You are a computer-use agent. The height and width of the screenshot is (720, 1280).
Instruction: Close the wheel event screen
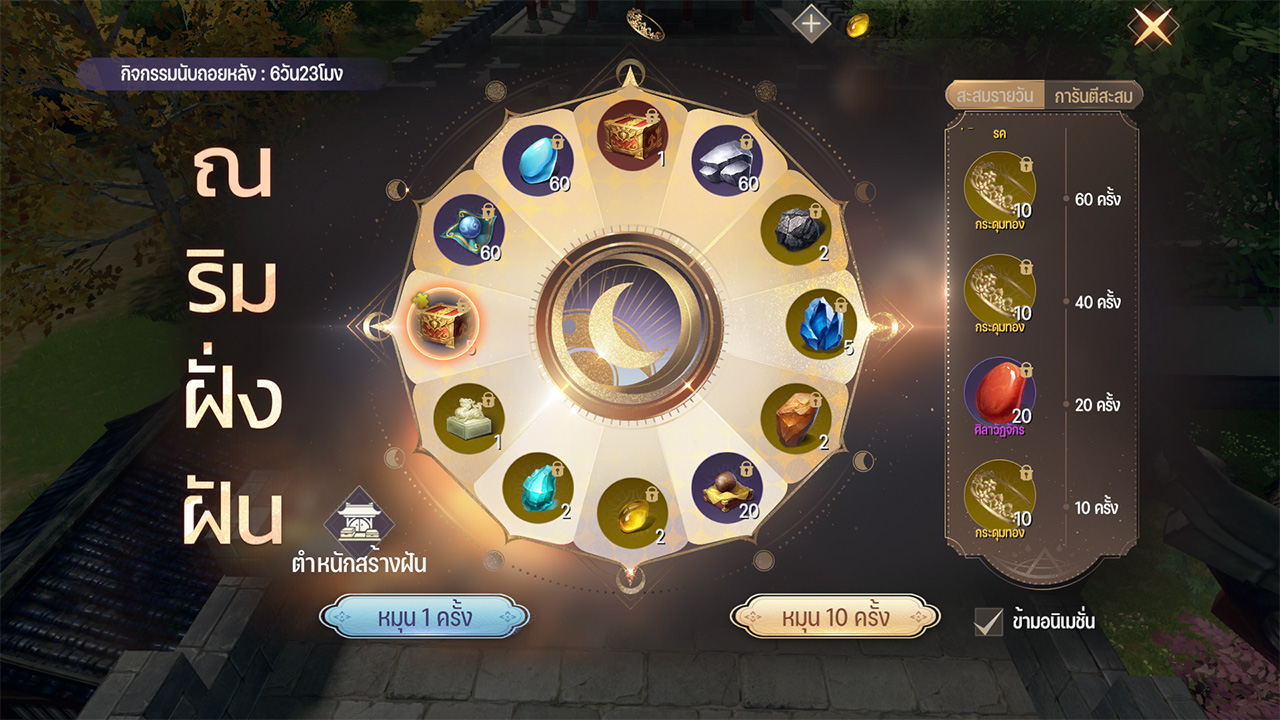[1152, 27]
